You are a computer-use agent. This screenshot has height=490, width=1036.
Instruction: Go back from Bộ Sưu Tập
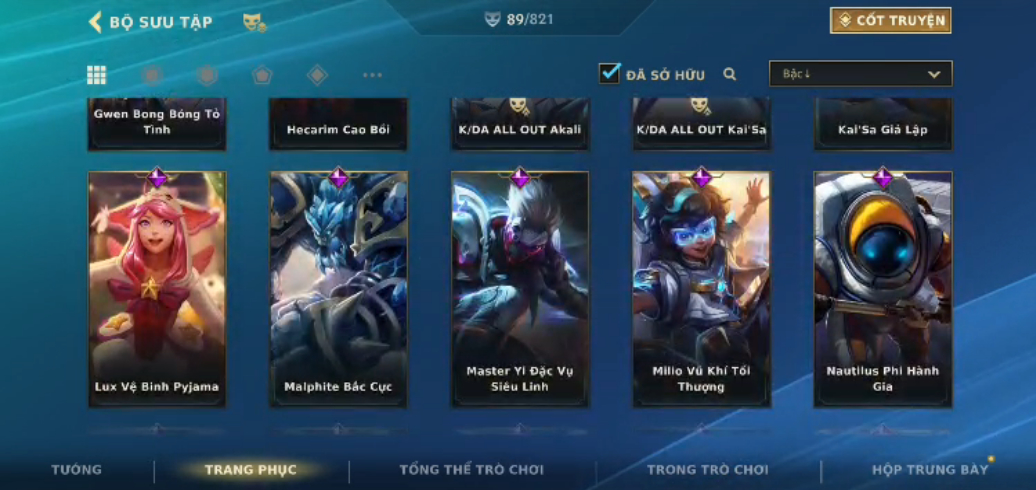tap(96, 22)
